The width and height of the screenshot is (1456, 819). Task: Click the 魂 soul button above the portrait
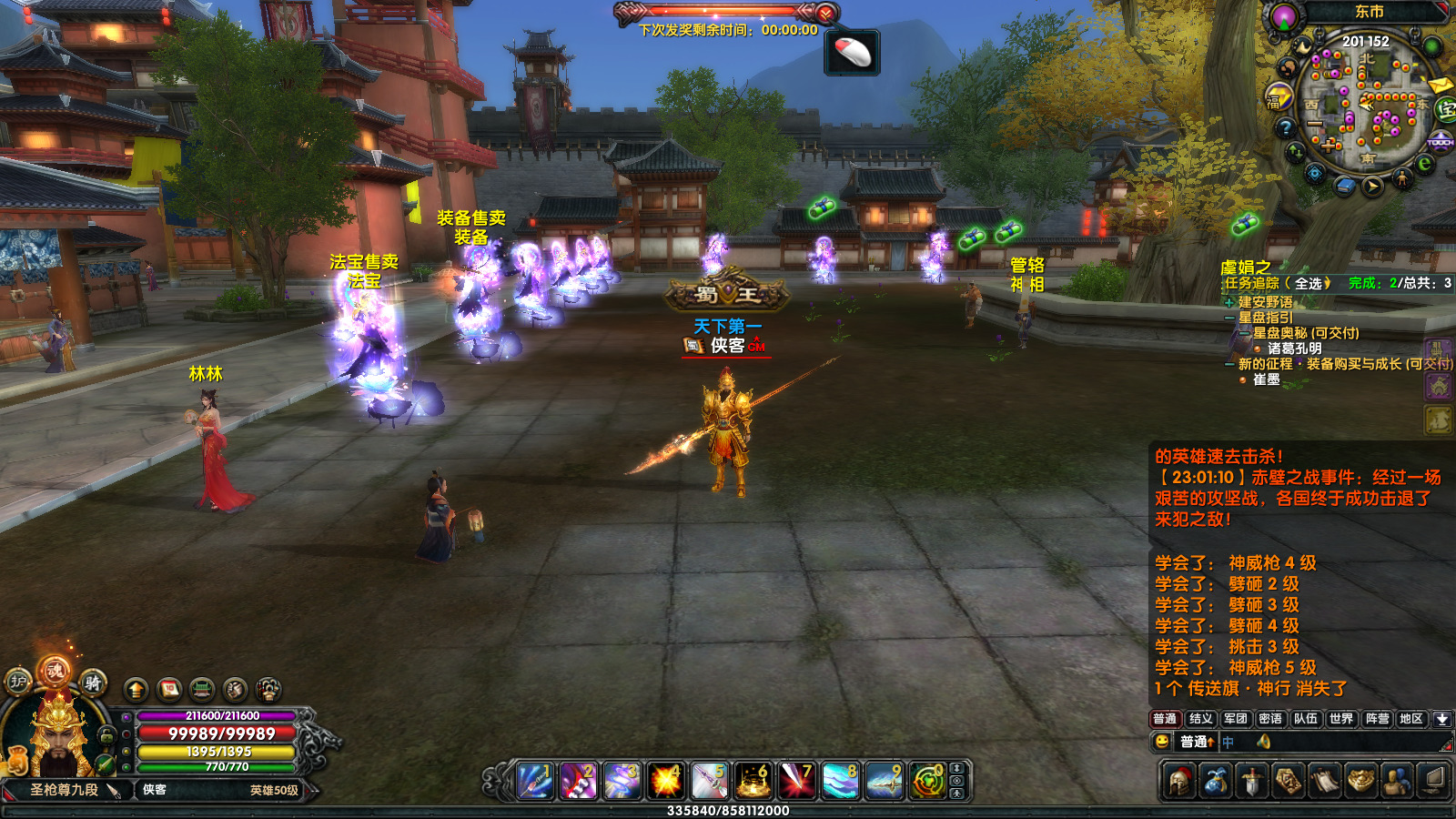point(55,672)
